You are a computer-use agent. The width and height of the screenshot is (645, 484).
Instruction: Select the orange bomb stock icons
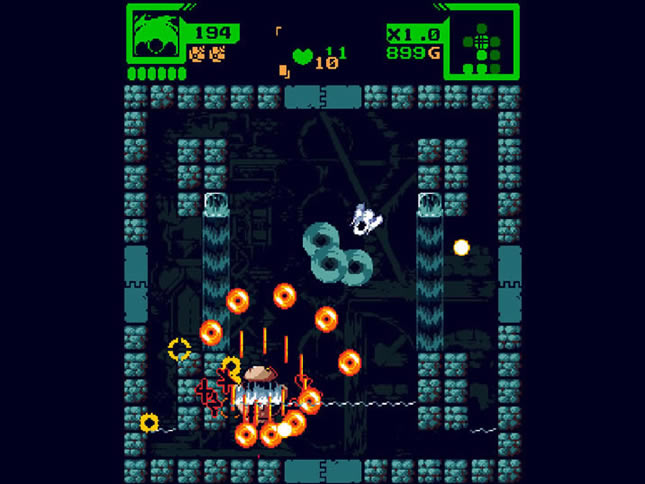[207, 54]
